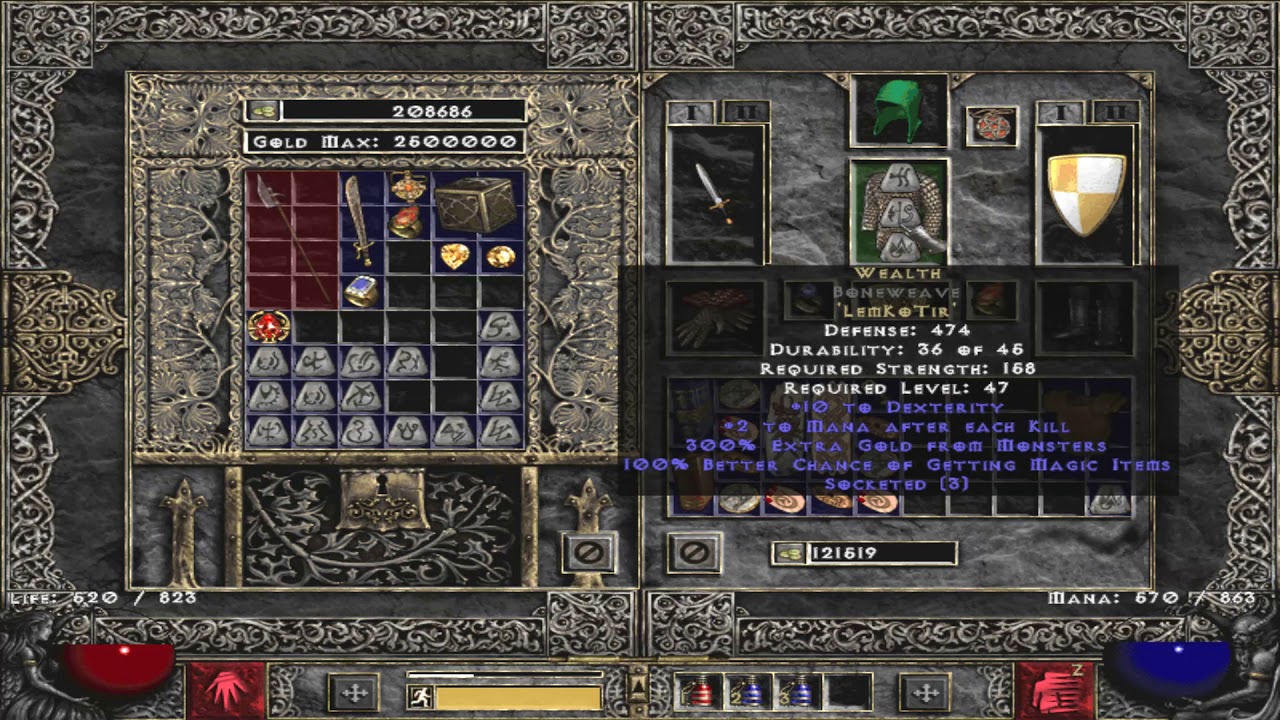
Task: Select the sapphire ring offered in trade
Action: pos(361,289)
